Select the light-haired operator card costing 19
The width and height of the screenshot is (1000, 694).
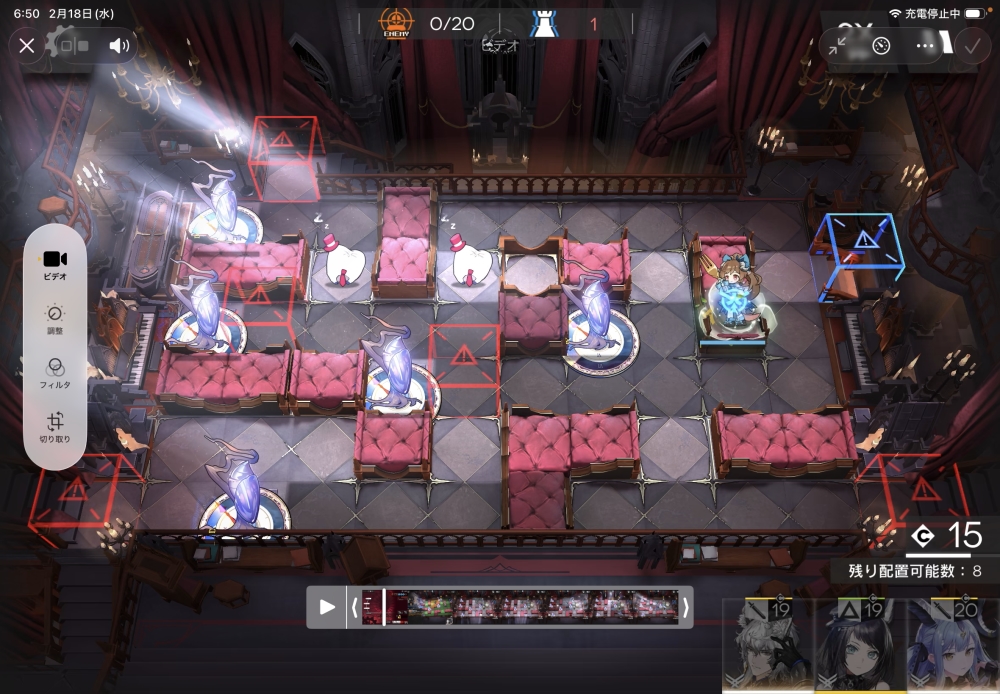pos(767,648)
